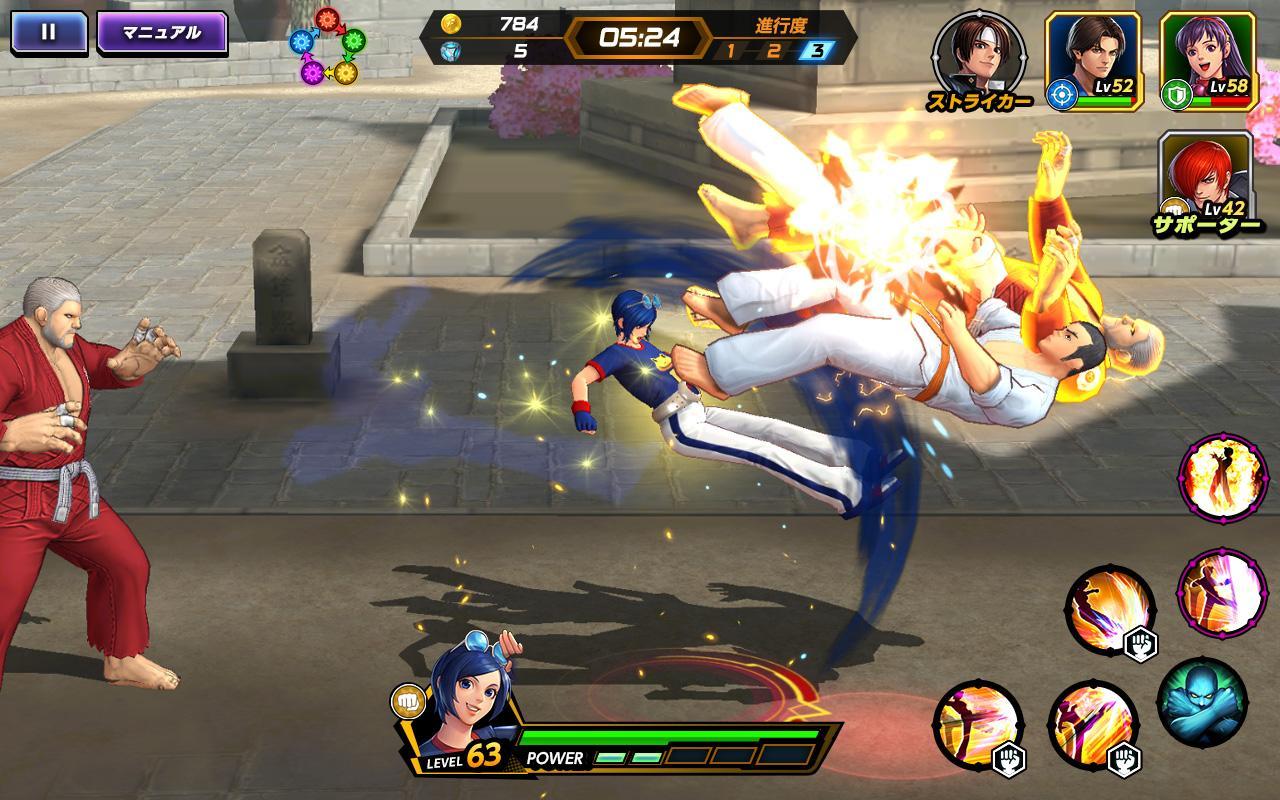This screenshot has width=1280, height=800.
Task: Switch to the Lv52 brown-haired fighter
Action: pos(1093,60)
